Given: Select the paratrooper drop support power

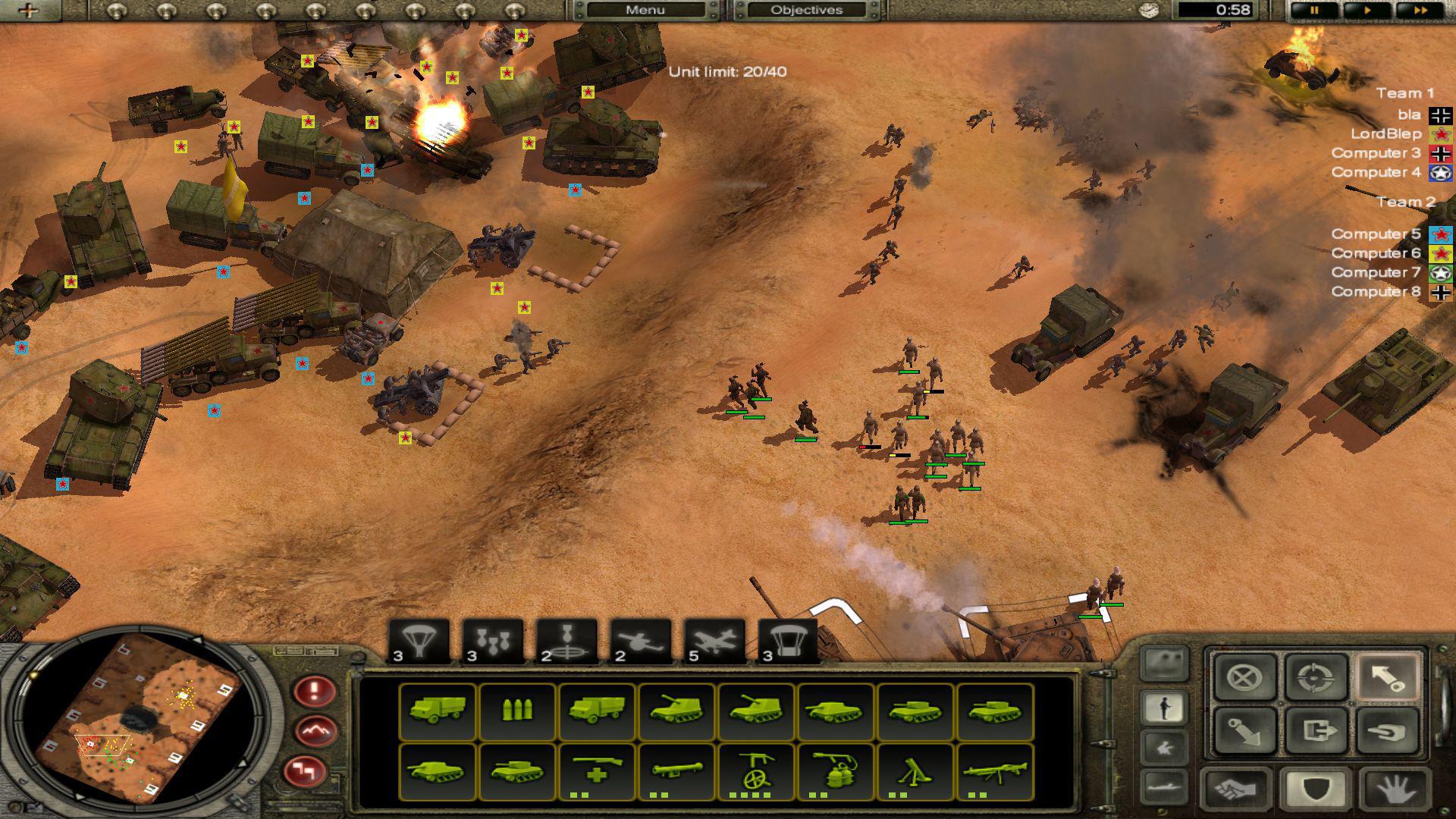Looking at the screenshot, I should tap(419, 640).
